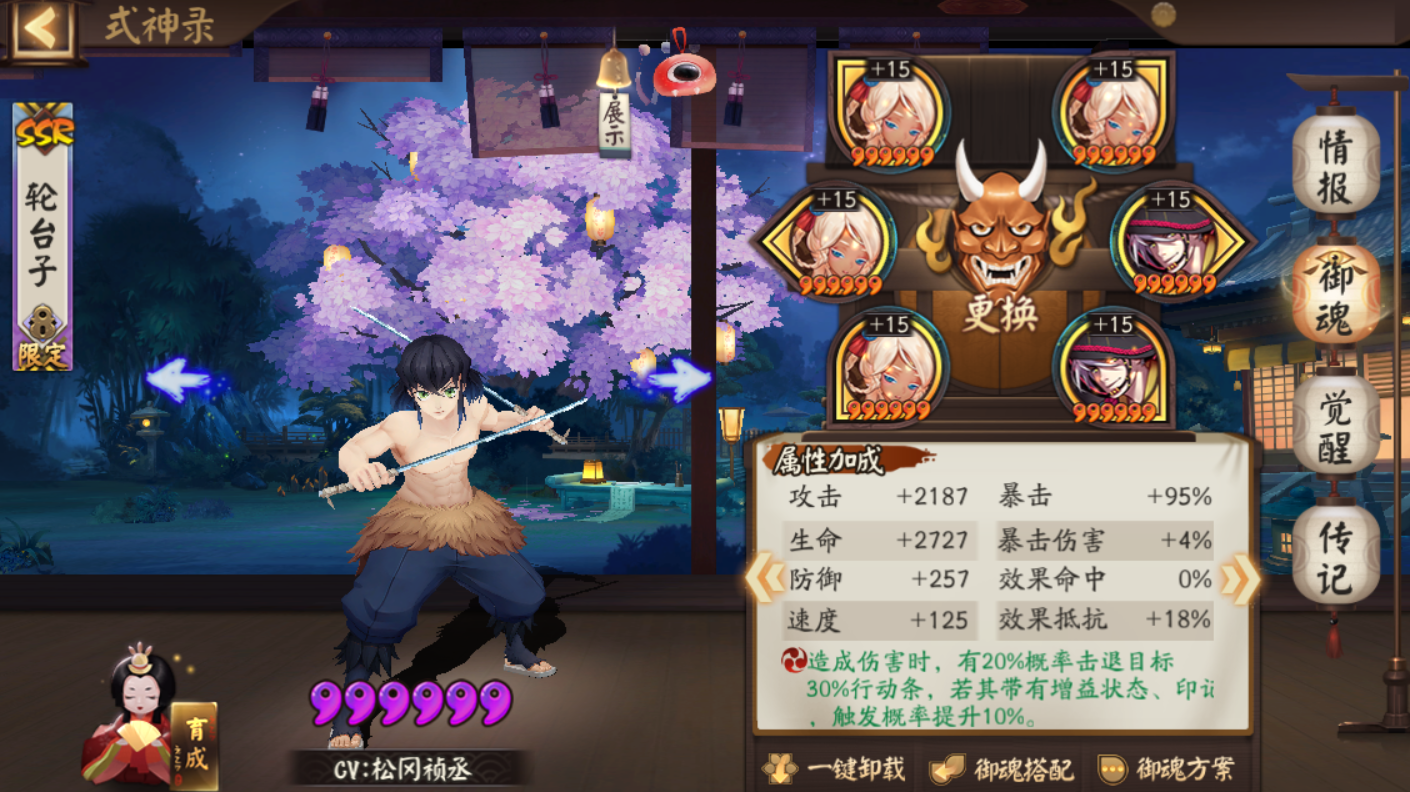1410x792 pixels.
Task: Open the 情报 lantern tab
Action: [1335, 166]
